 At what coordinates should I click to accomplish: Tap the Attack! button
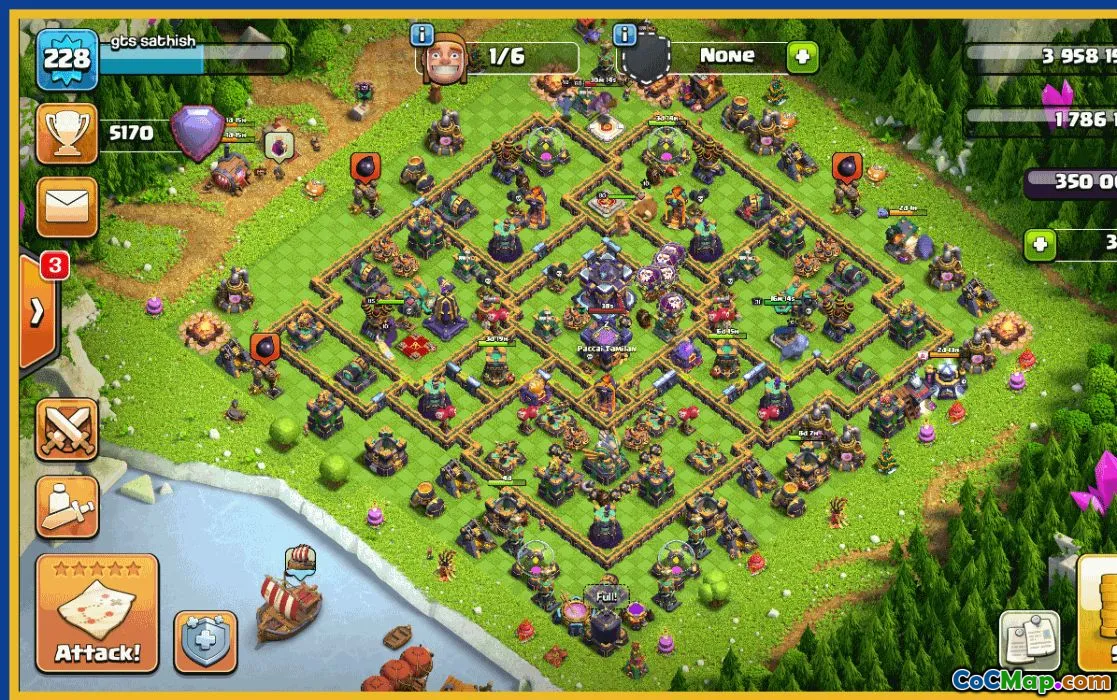click(97, 612)
